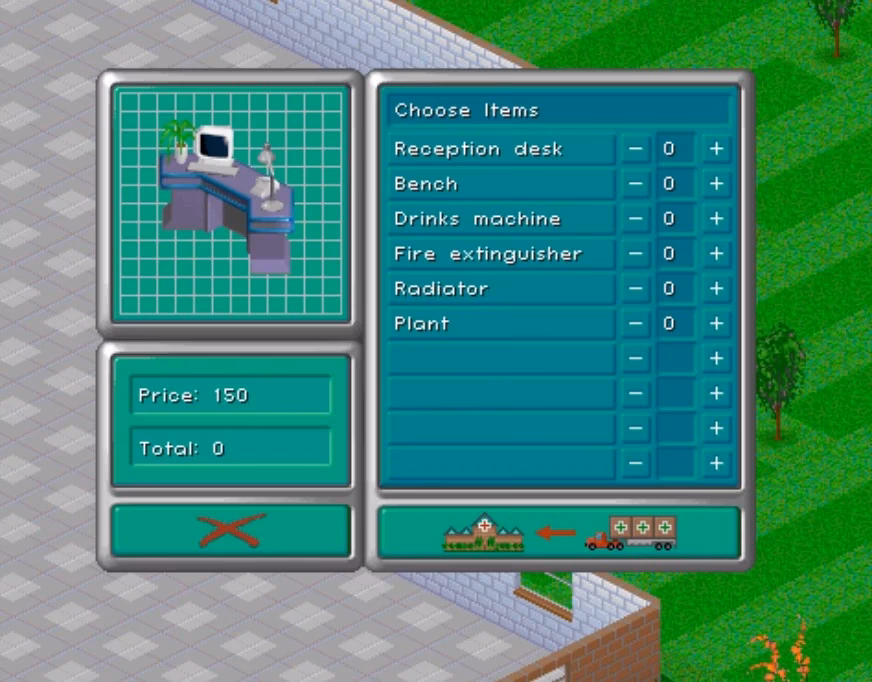Pick the Plant item row

tap(500, 324)
